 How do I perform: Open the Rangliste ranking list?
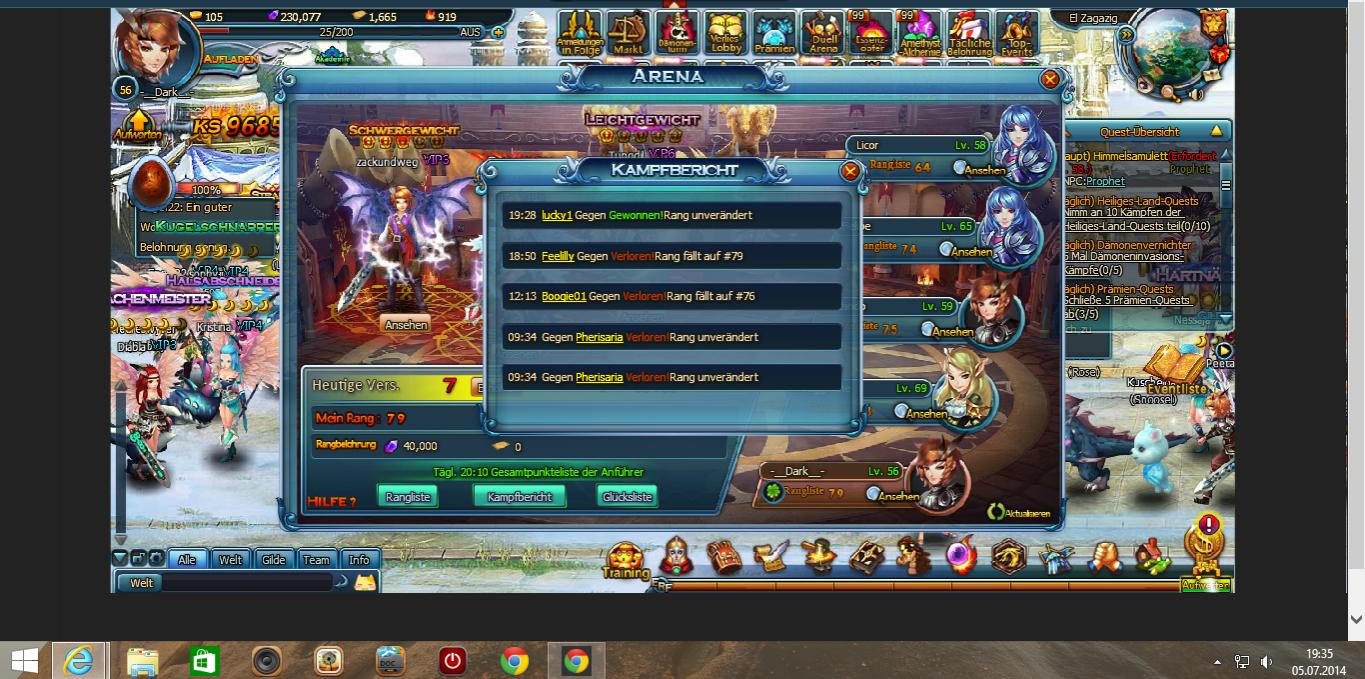coord(407,497)
